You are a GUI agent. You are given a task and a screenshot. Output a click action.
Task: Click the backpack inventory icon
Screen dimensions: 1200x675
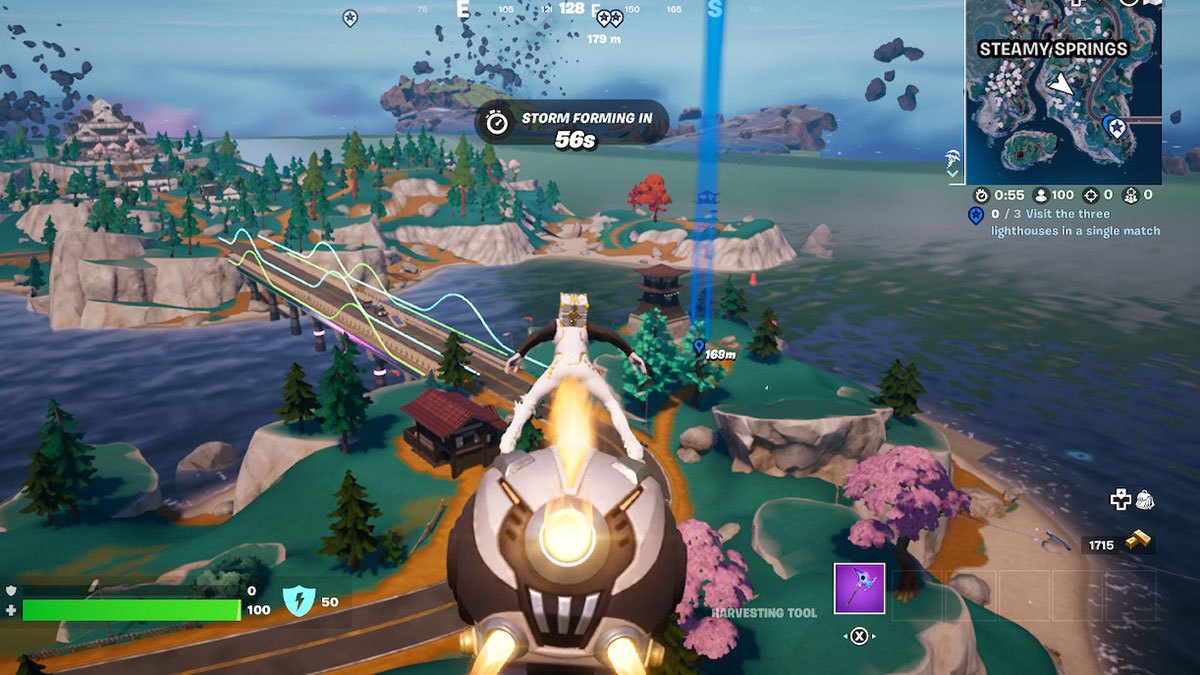(1145, 500)
